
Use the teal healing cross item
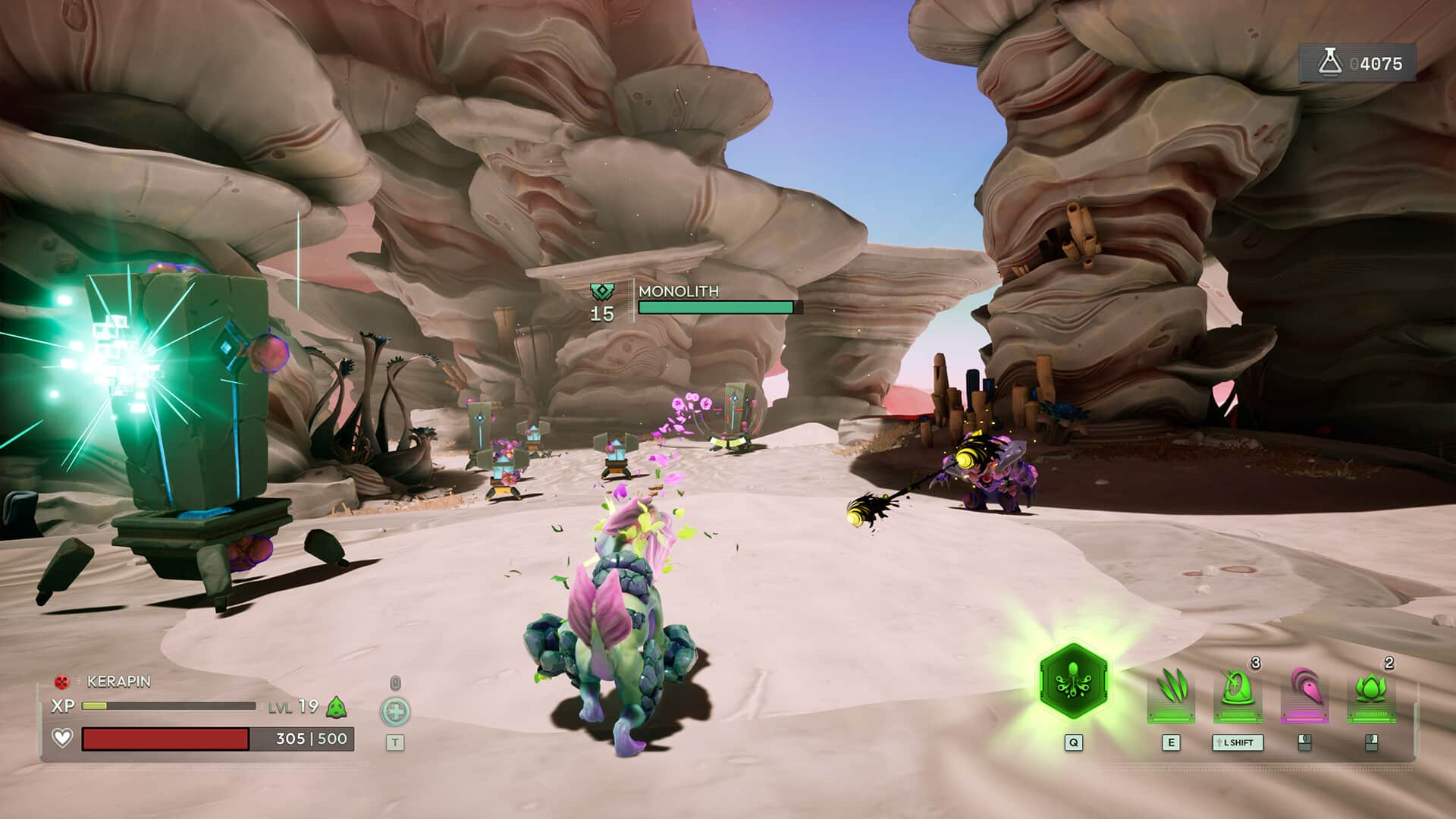[x=395, y=711]
